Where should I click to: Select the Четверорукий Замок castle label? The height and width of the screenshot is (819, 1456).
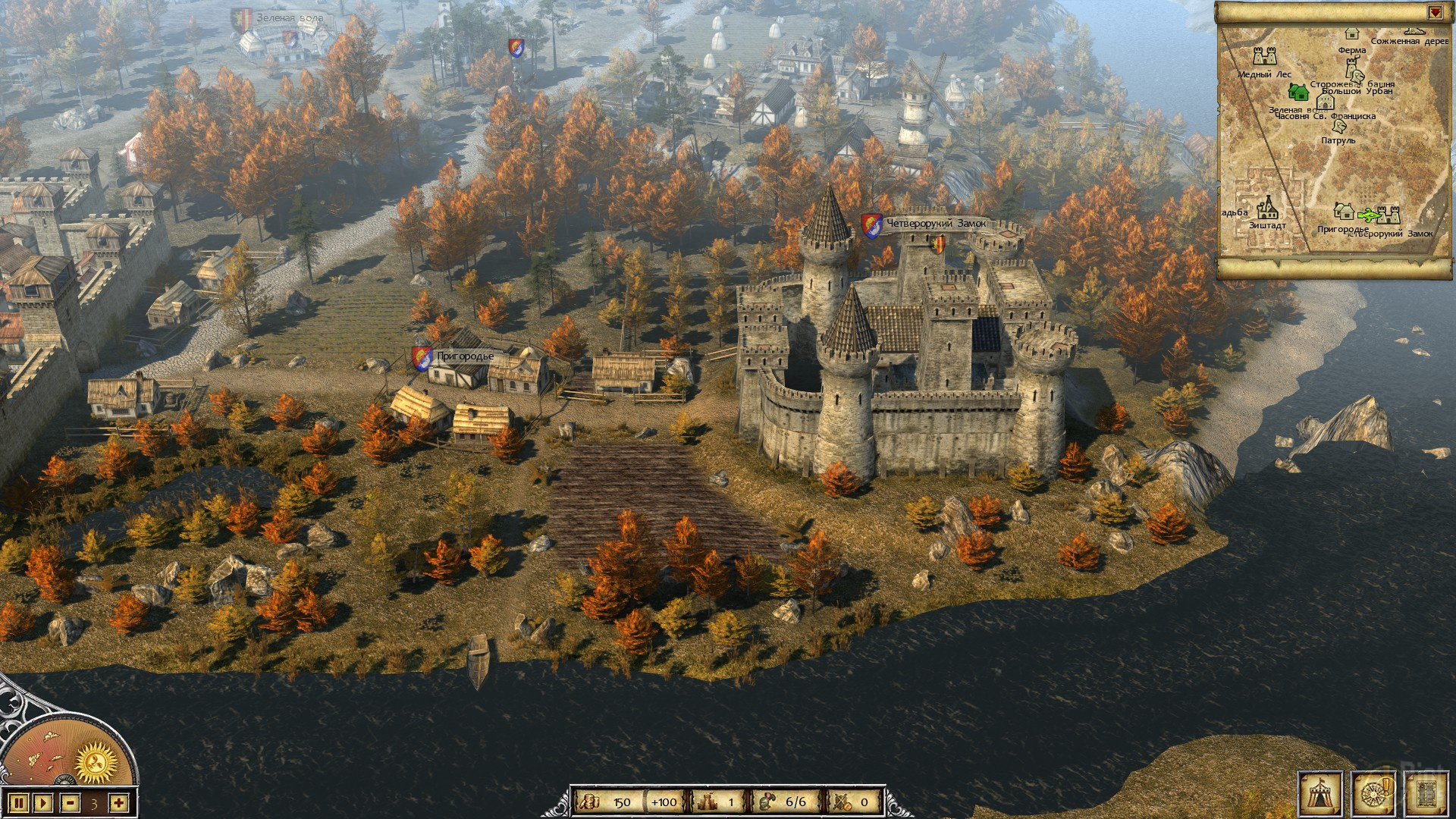[936, 224]
